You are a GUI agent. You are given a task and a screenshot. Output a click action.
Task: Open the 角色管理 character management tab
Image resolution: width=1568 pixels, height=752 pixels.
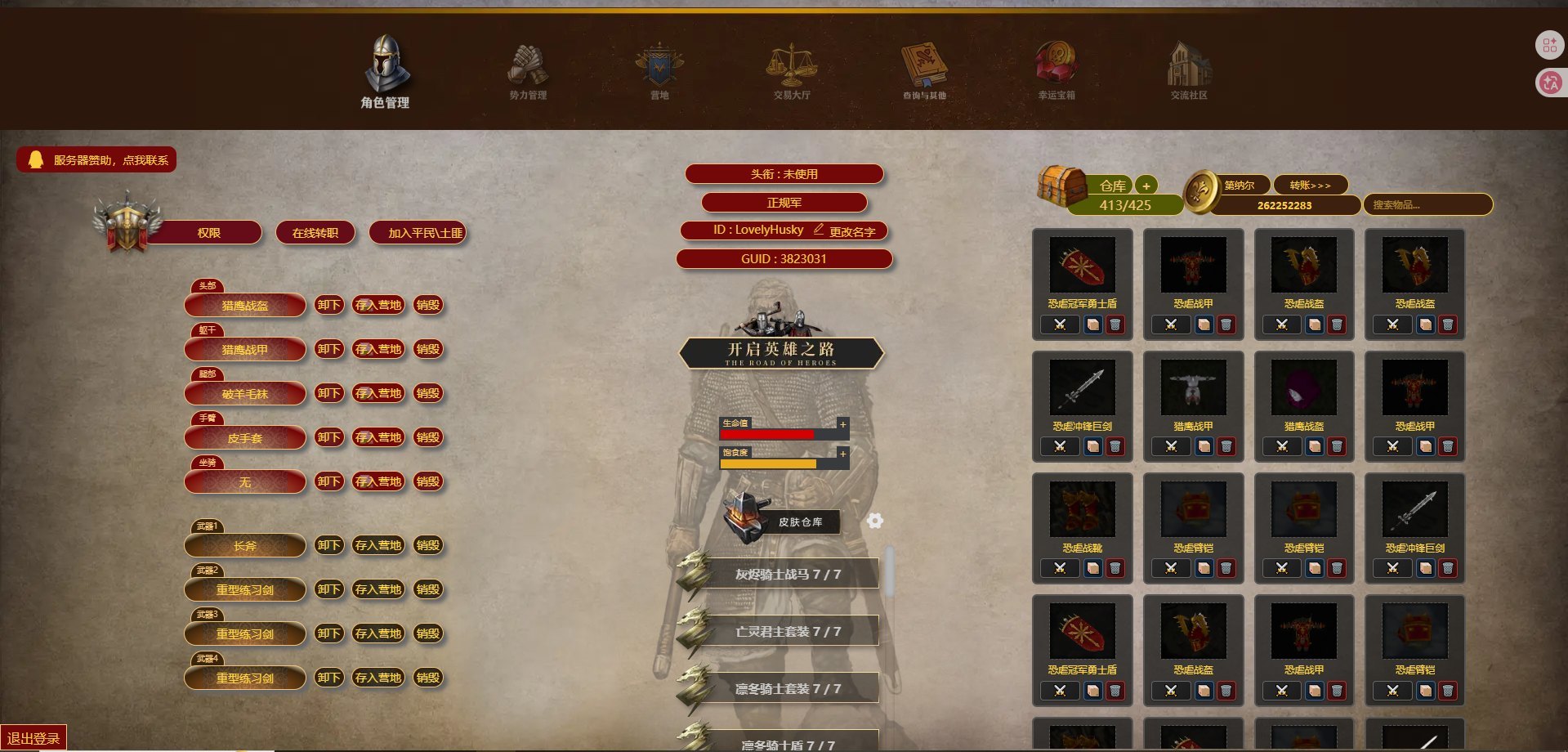(x=386, y=74)
